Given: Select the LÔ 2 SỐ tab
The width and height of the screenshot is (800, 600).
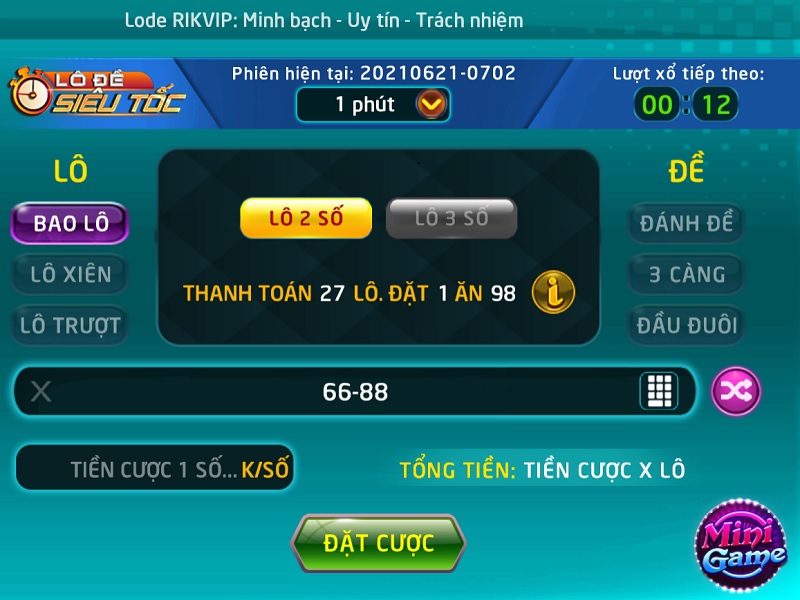Looking at the screenshot, I should pyautogui.click(x=306, y=219).
